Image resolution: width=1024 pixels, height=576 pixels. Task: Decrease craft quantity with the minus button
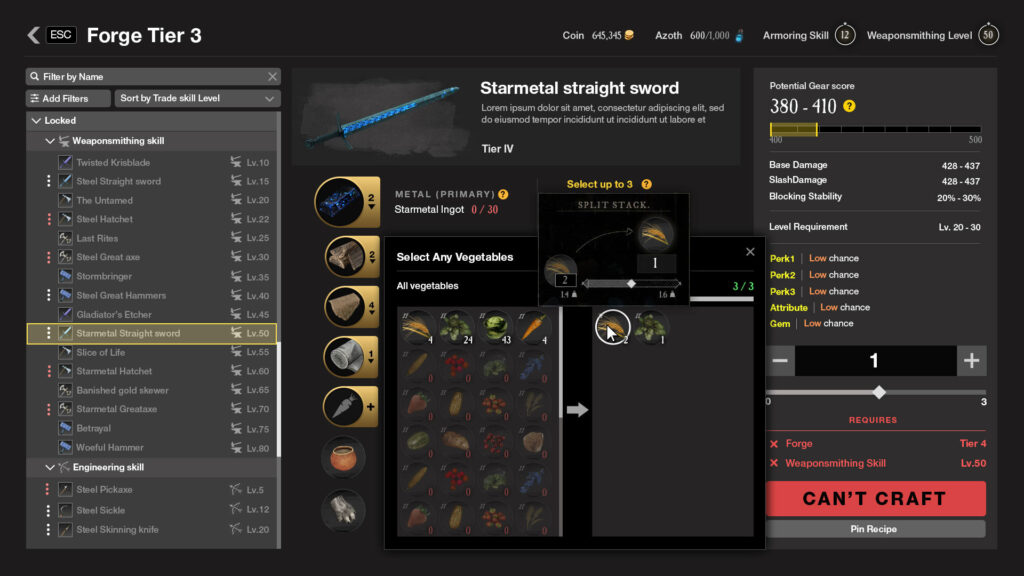pos(781,361)
